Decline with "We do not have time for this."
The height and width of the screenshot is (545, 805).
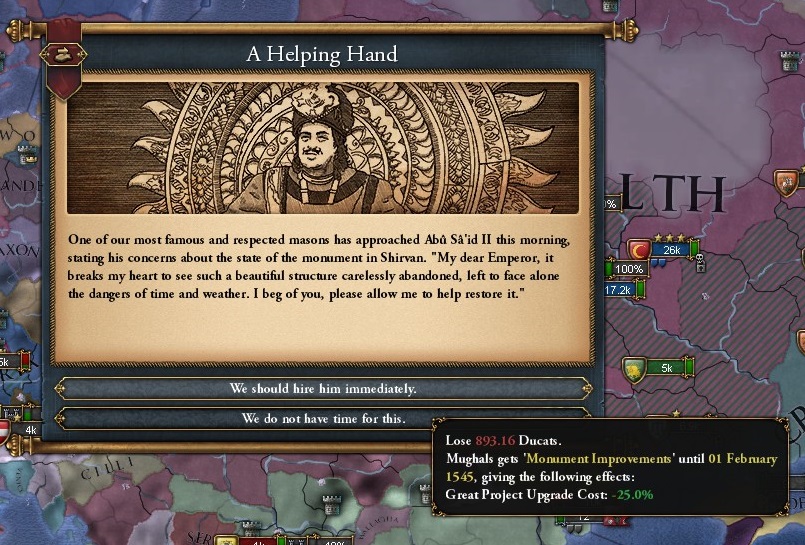pos(322,418)
